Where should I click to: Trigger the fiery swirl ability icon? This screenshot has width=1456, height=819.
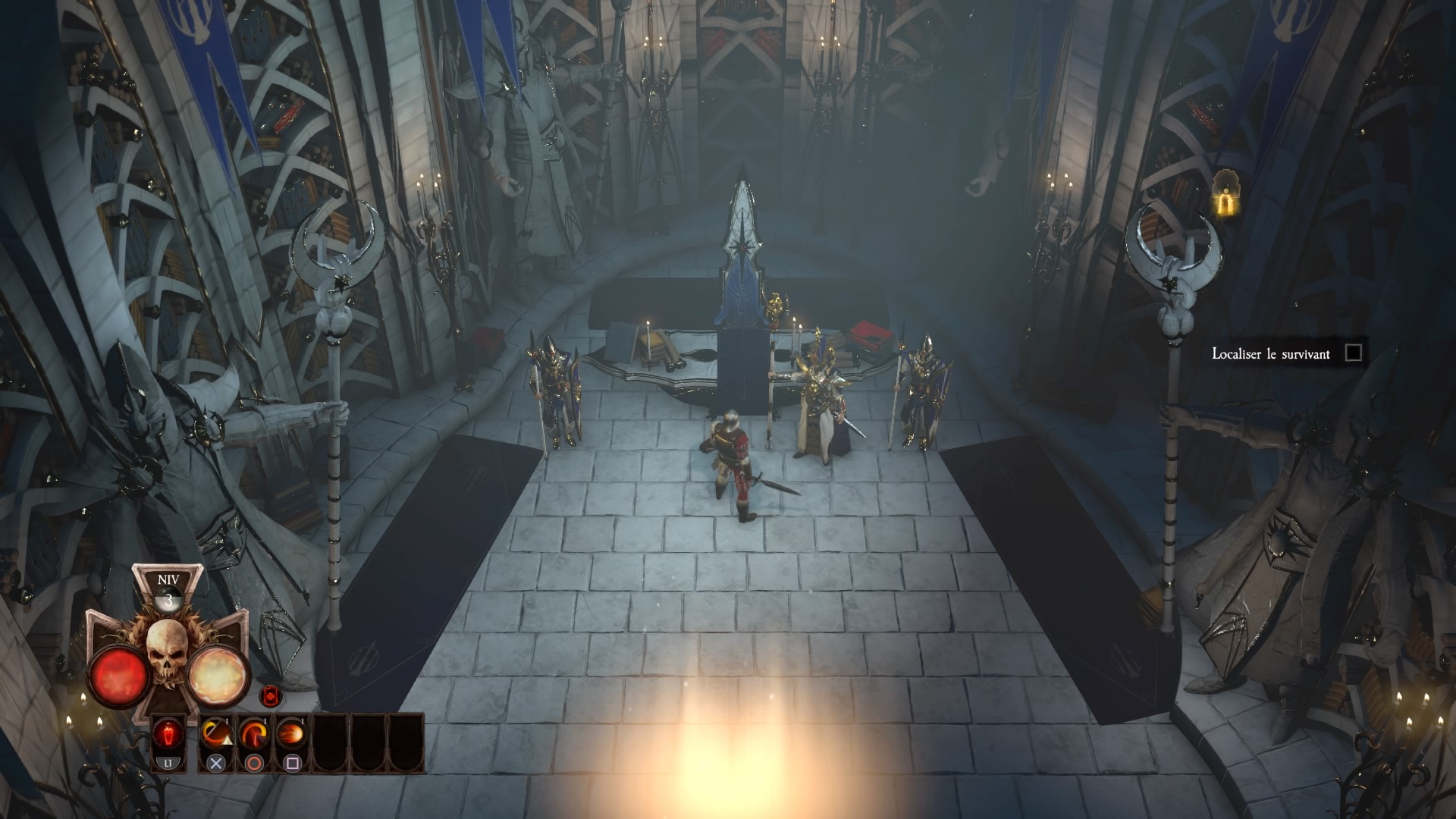point(254,735)
